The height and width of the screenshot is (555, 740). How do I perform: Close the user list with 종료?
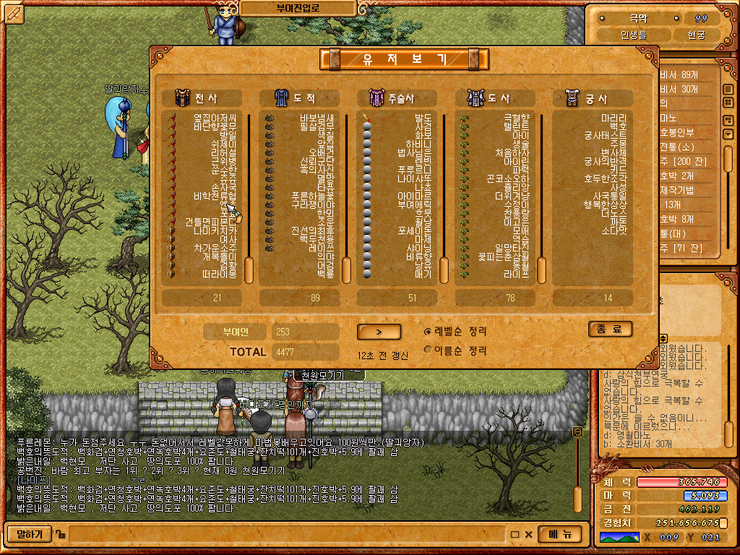click(609, 329)
